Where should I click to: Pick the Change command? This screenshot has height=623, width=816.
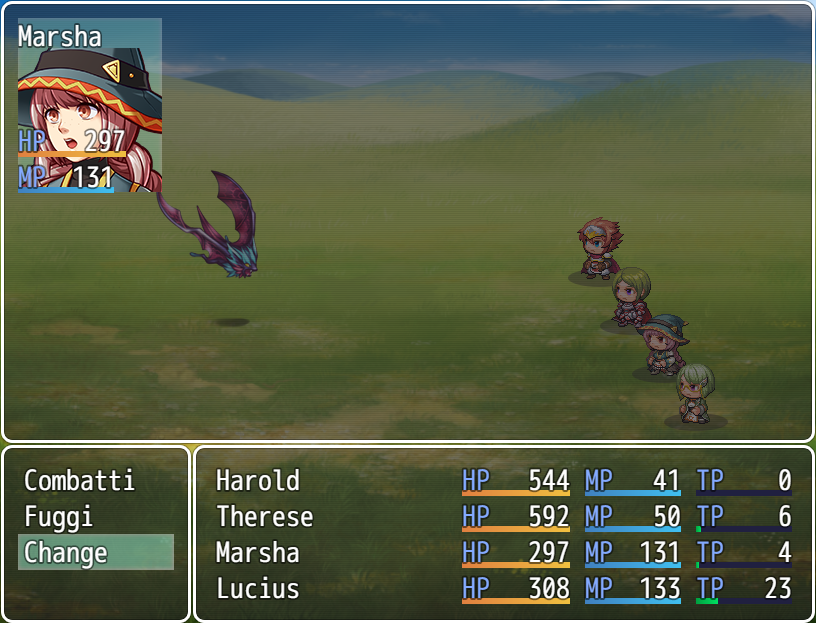[95, 552]
